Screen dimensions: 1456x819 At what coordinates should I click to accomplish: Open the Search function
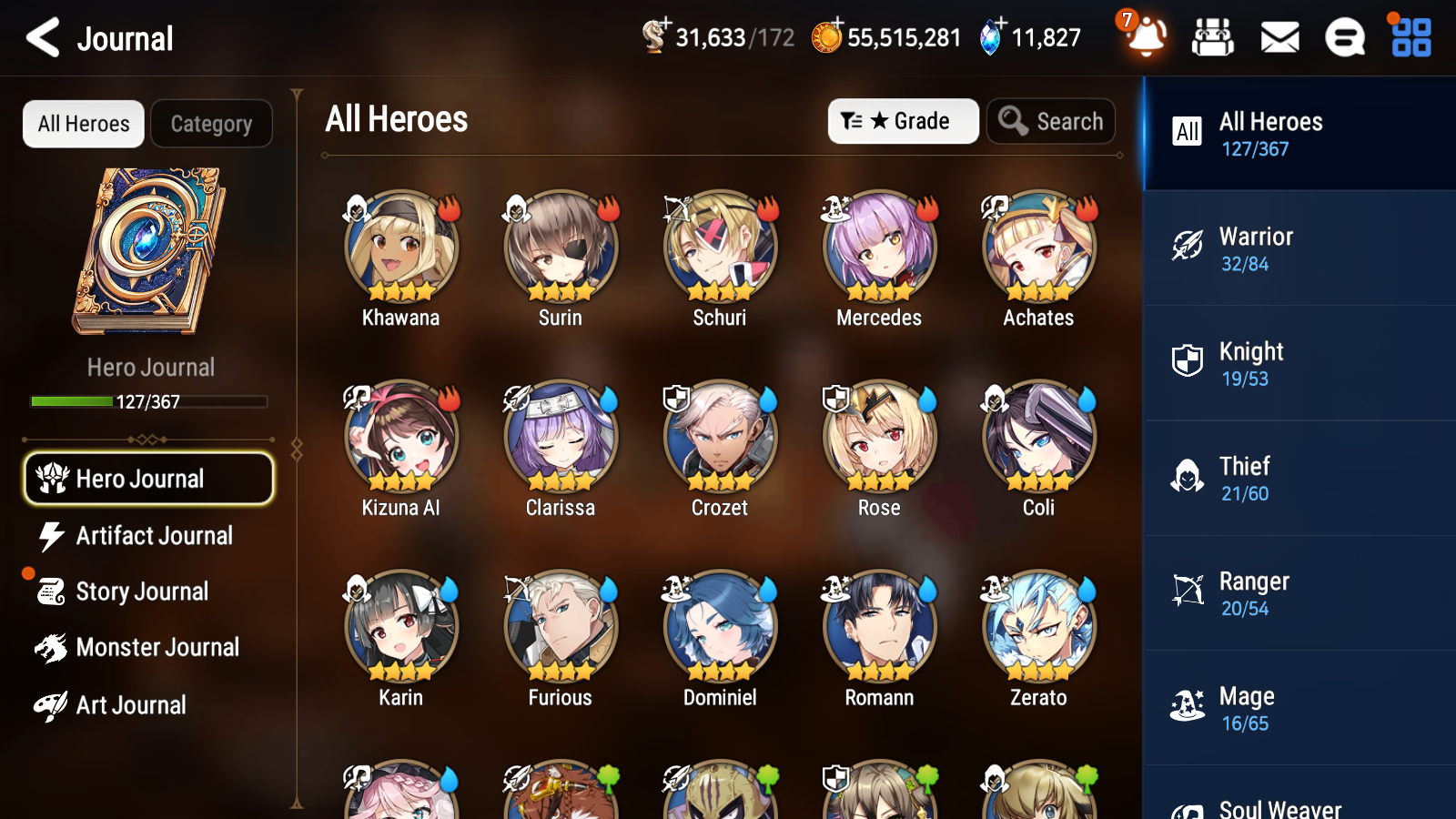click(1051, 121)
